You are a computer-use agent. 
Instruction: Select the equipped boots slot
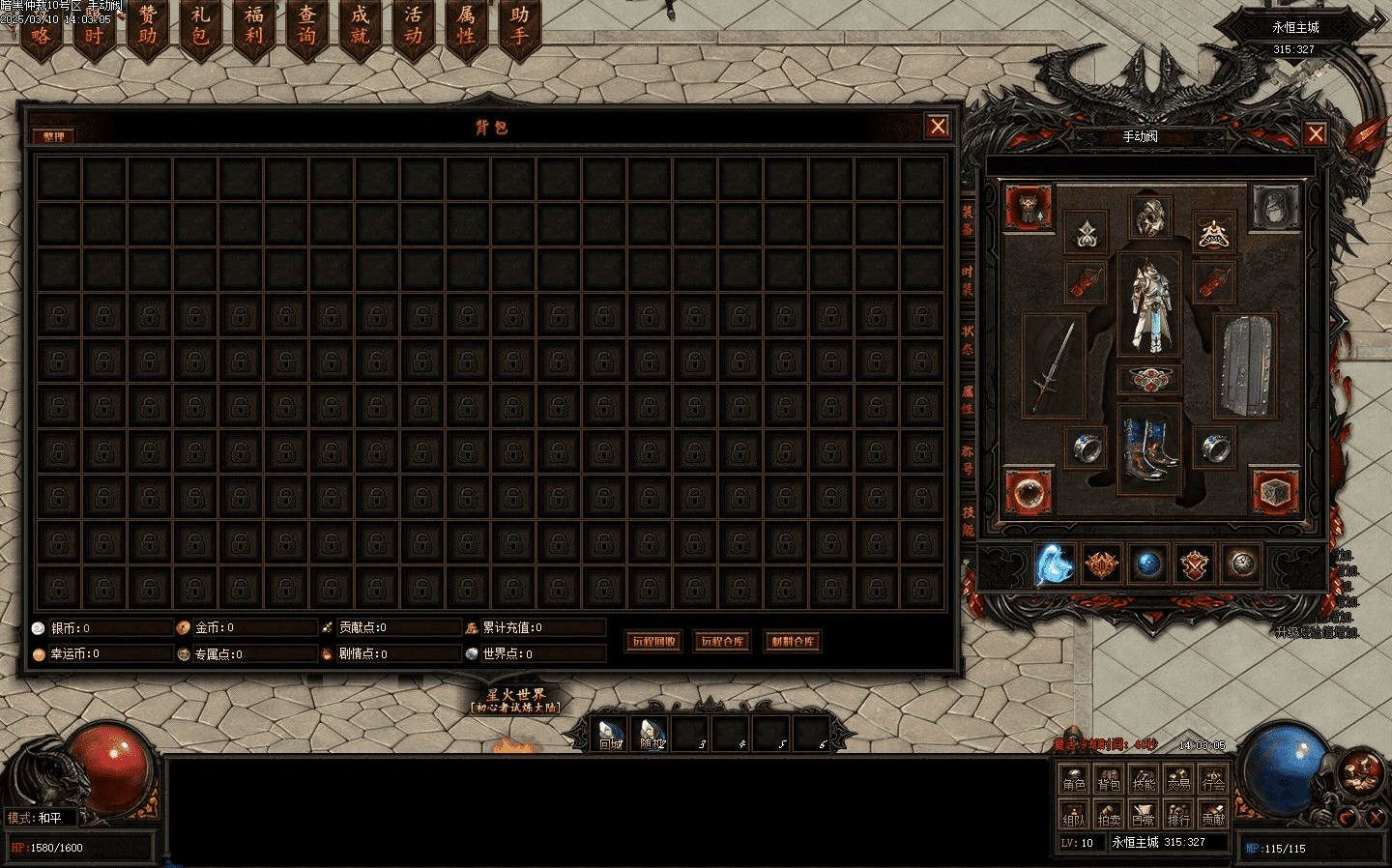click(1149, 448)
